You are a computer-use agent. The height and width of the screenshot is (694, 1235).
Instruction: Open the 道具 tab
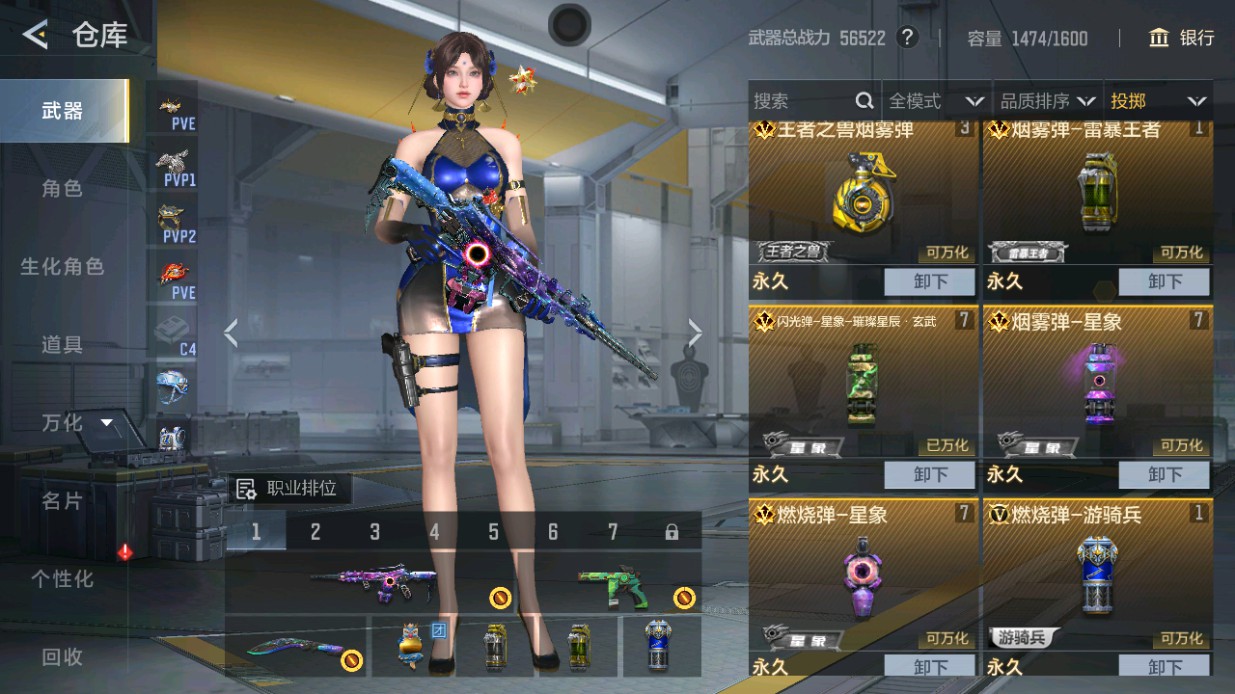(62, 345)
